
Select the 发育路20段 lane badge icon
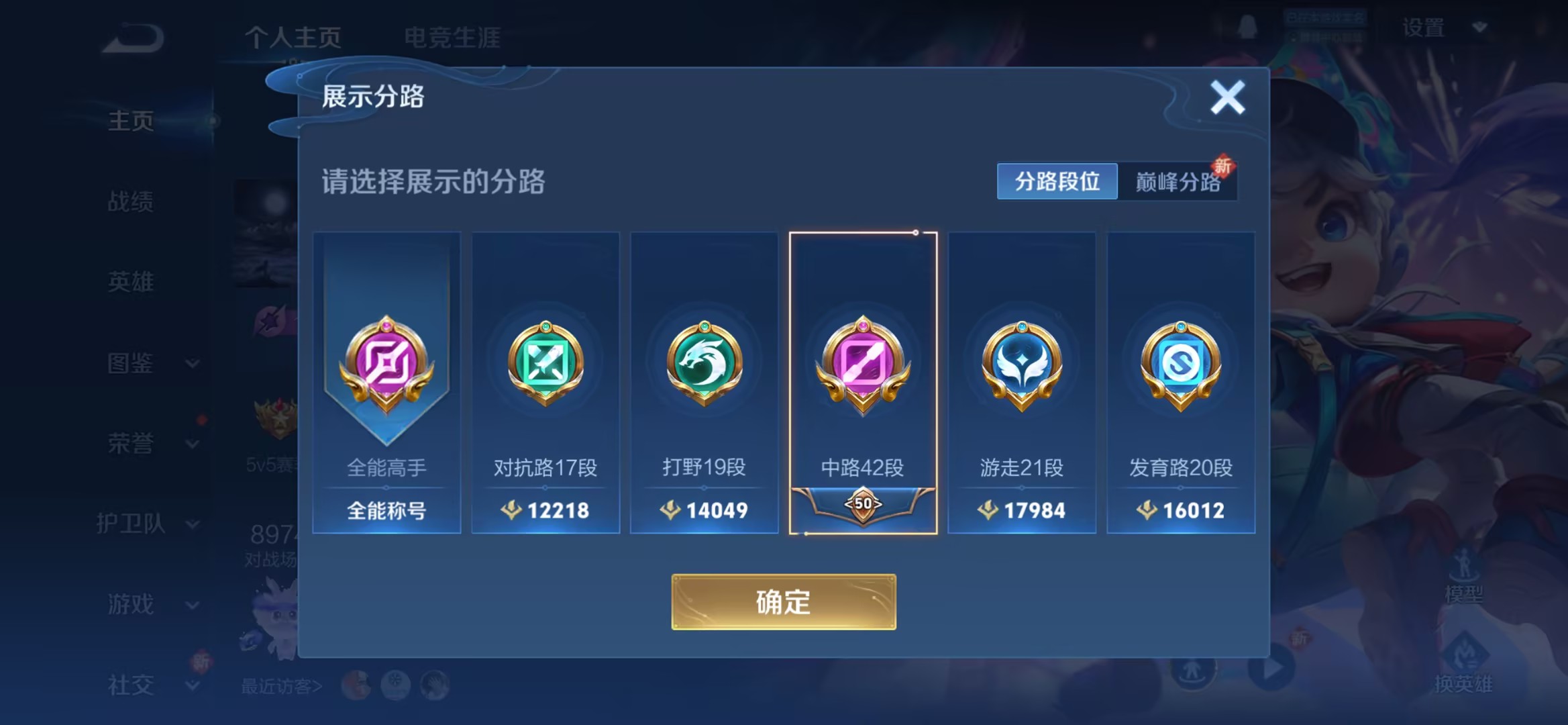[x=1180, y=363]
